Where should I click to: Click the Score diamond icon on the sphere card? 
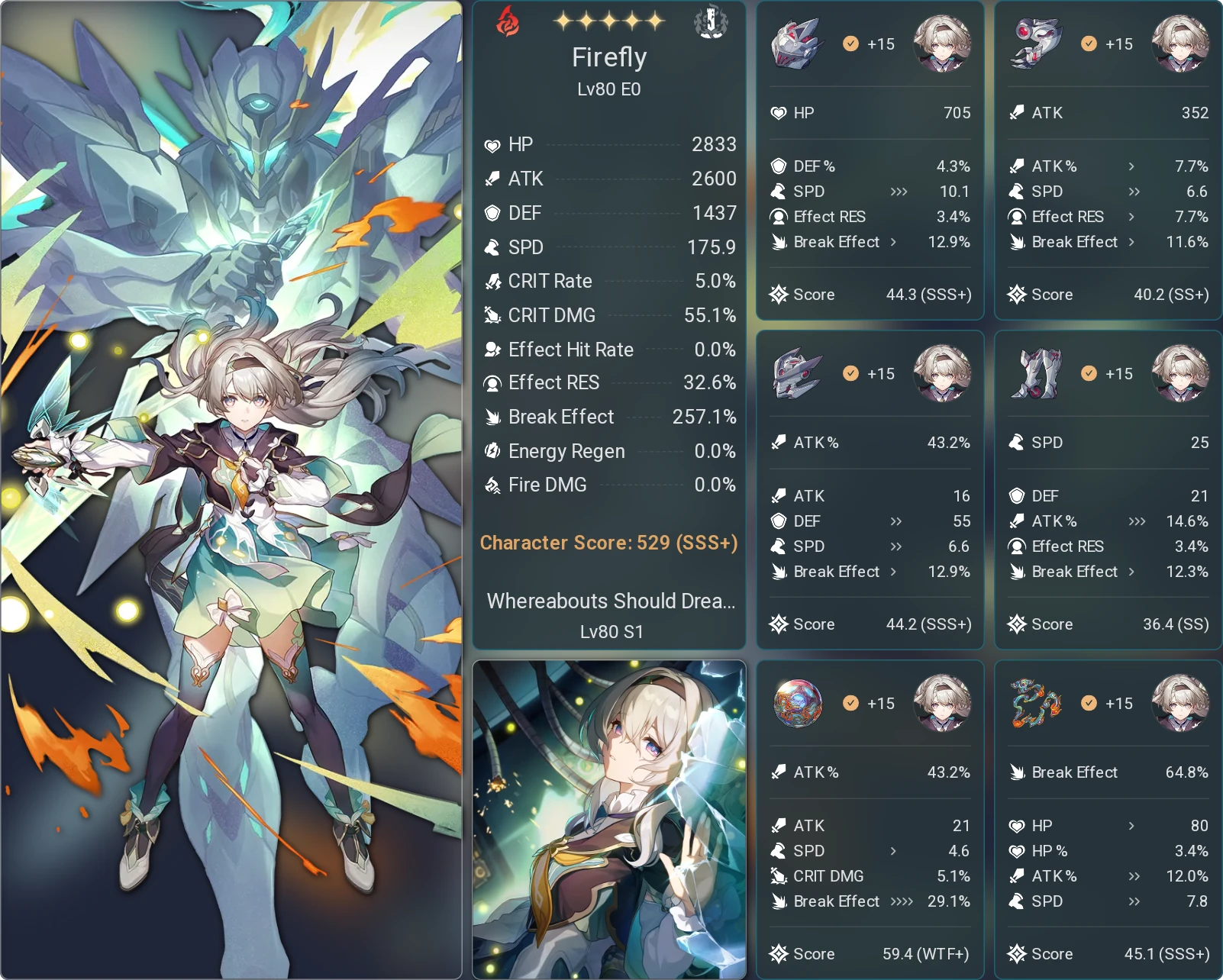pos(780,953)
